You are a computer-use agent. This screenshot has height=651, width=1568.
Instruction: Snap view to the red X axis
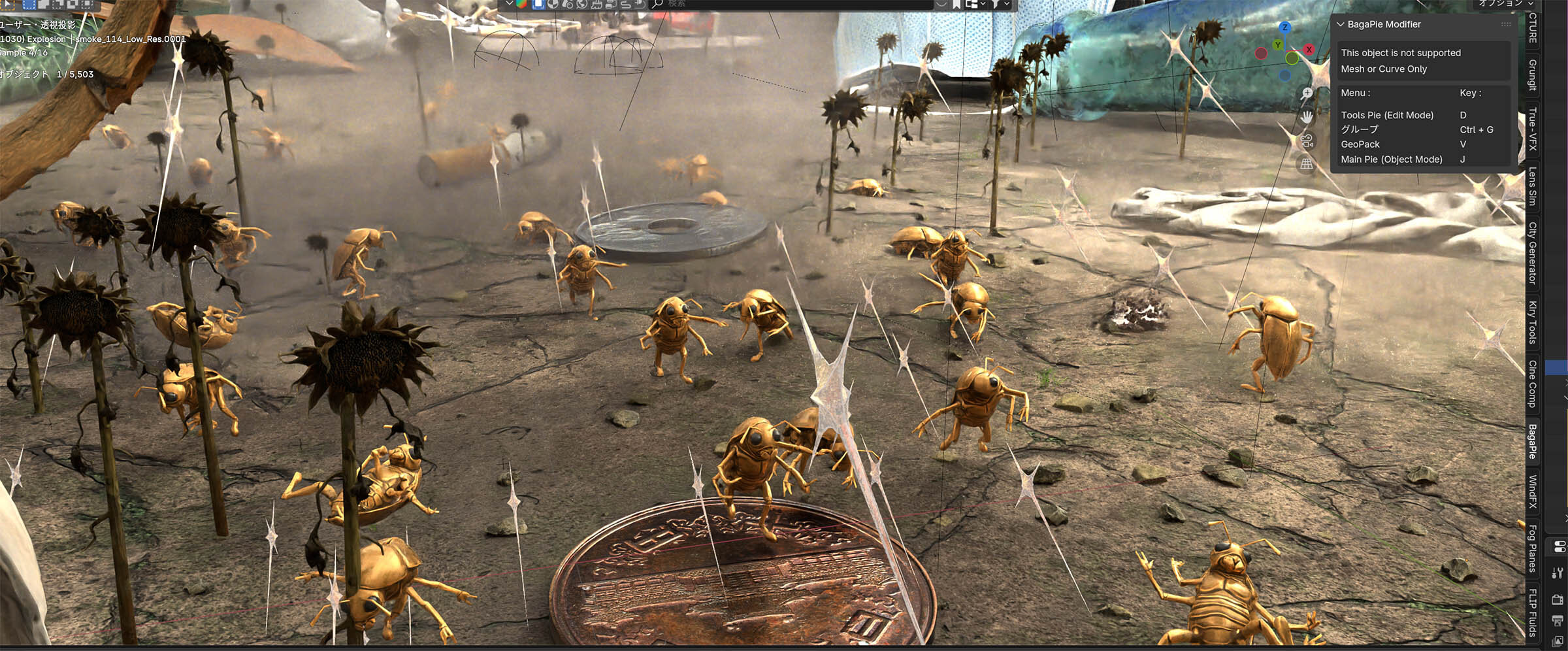(1309, 50)
